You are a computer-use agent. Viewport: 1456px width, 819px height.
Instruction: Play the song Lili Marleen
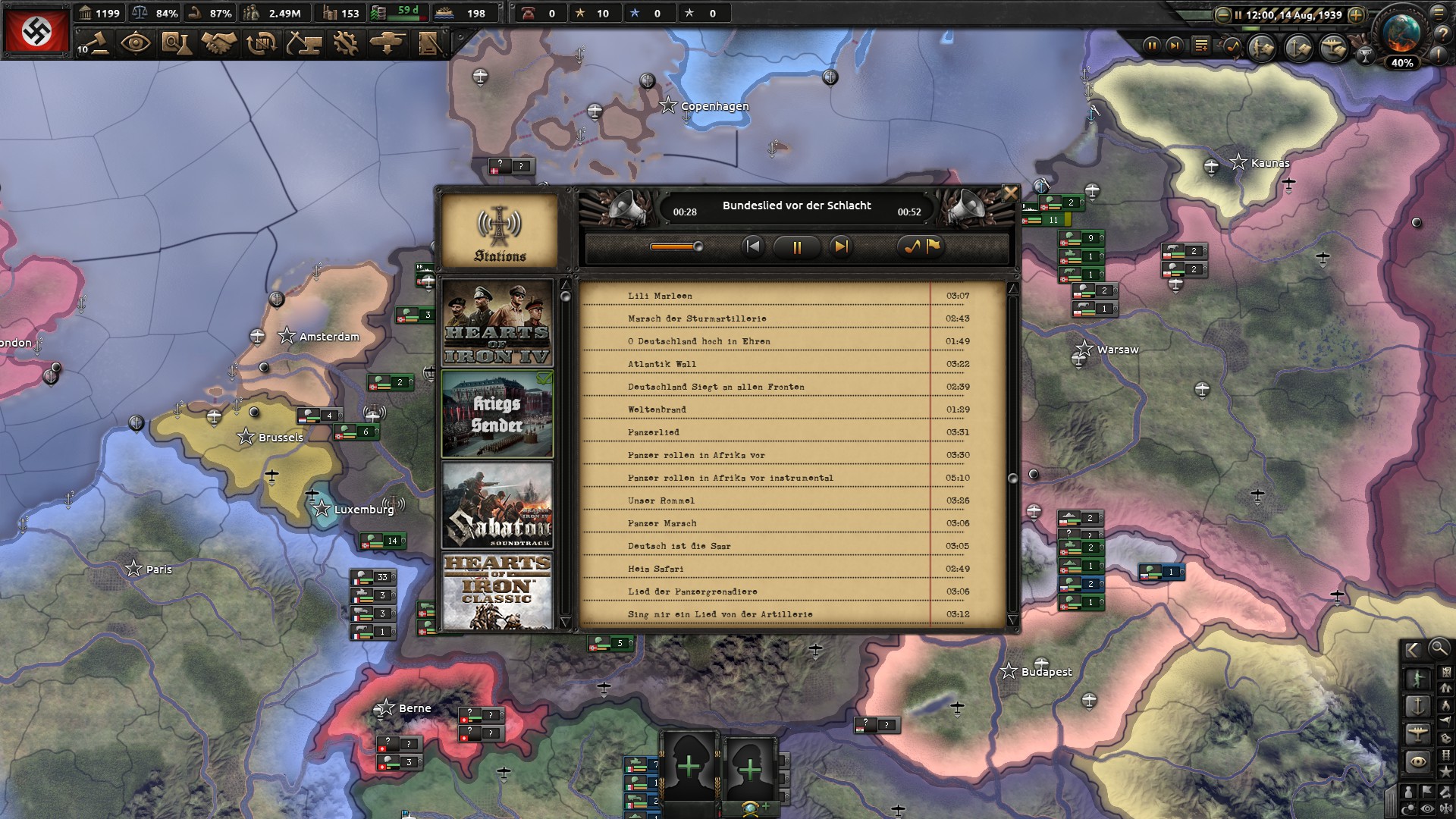(660, 296)
